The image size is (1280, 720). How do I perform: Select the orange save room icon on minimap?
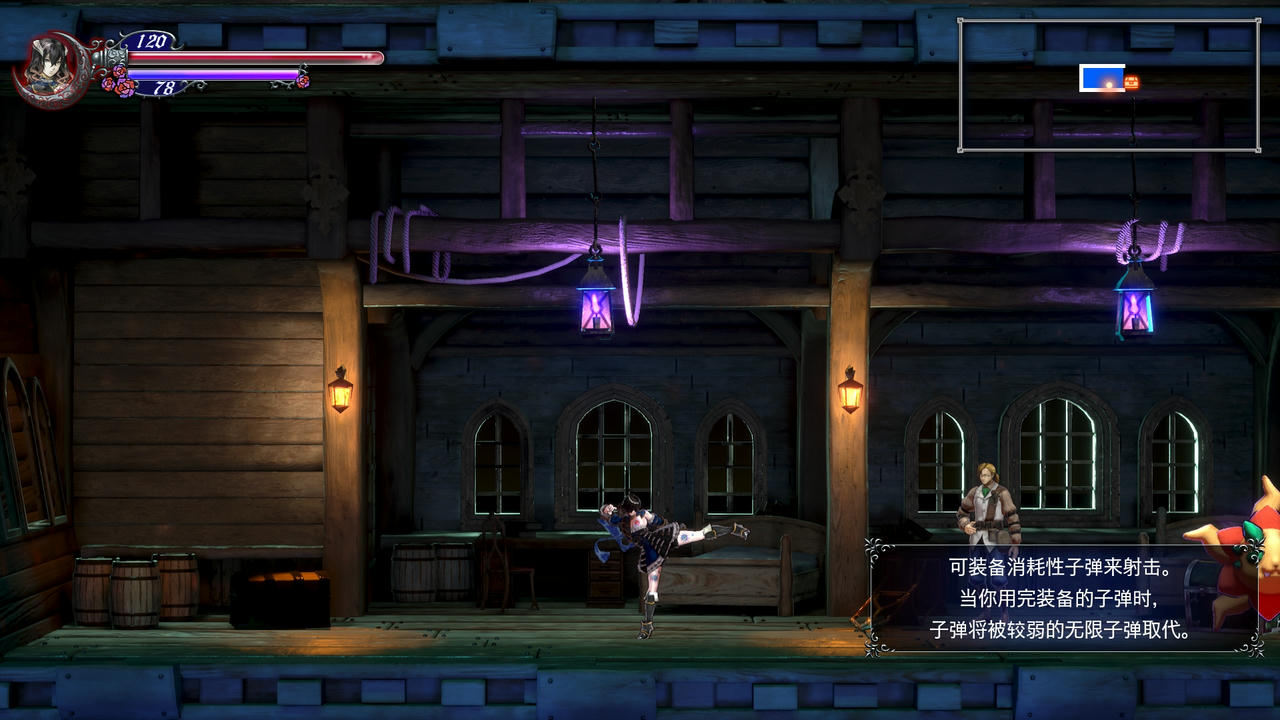point(1131,81)
